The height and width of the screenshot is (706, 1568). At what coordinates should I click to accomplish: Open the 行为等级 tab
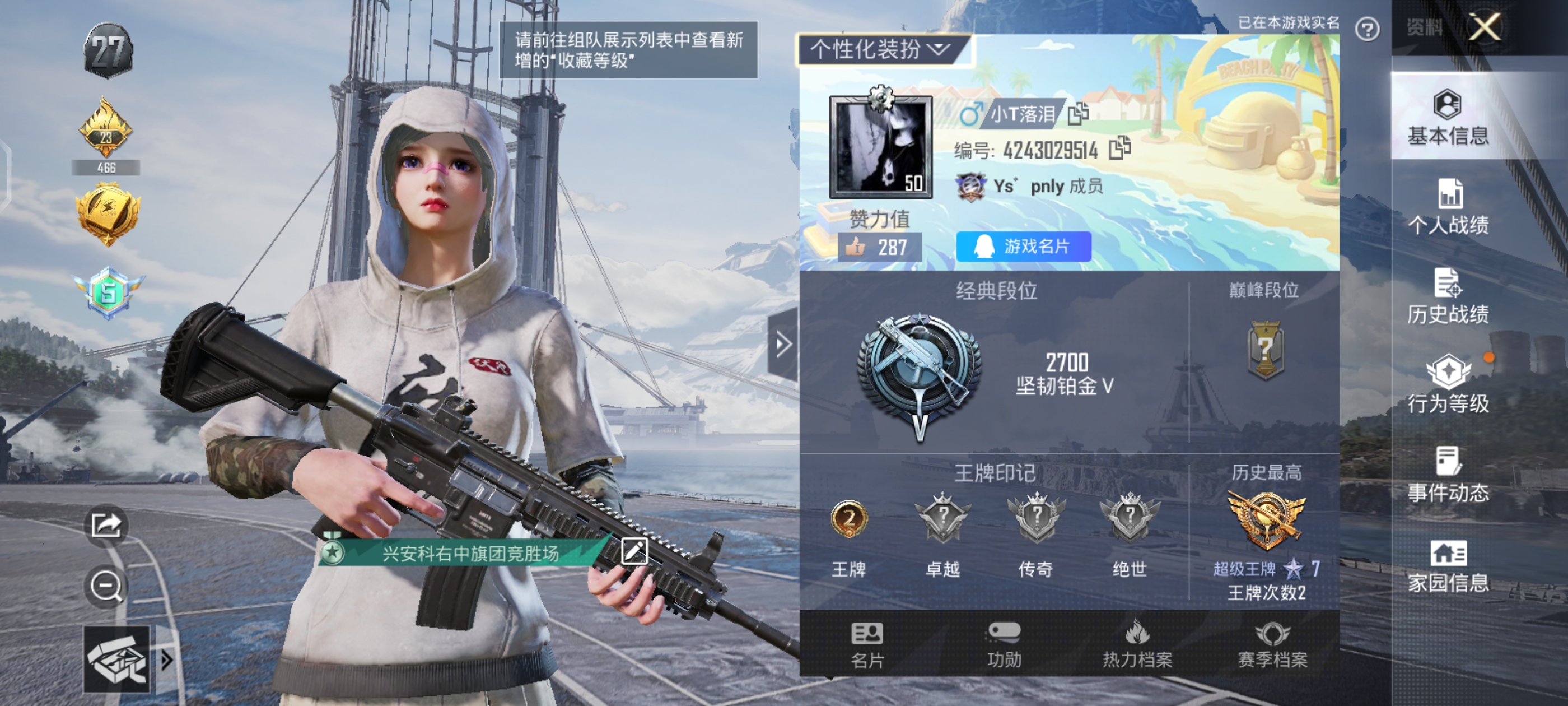pos(1448,385)
